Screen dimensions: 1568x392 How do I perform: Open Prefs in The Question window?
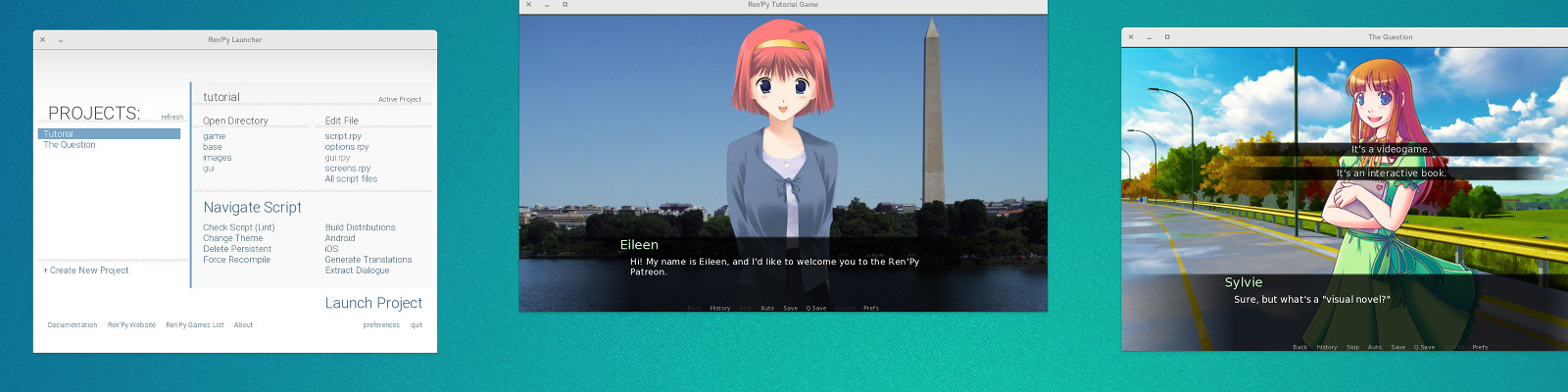[1480, 347]
